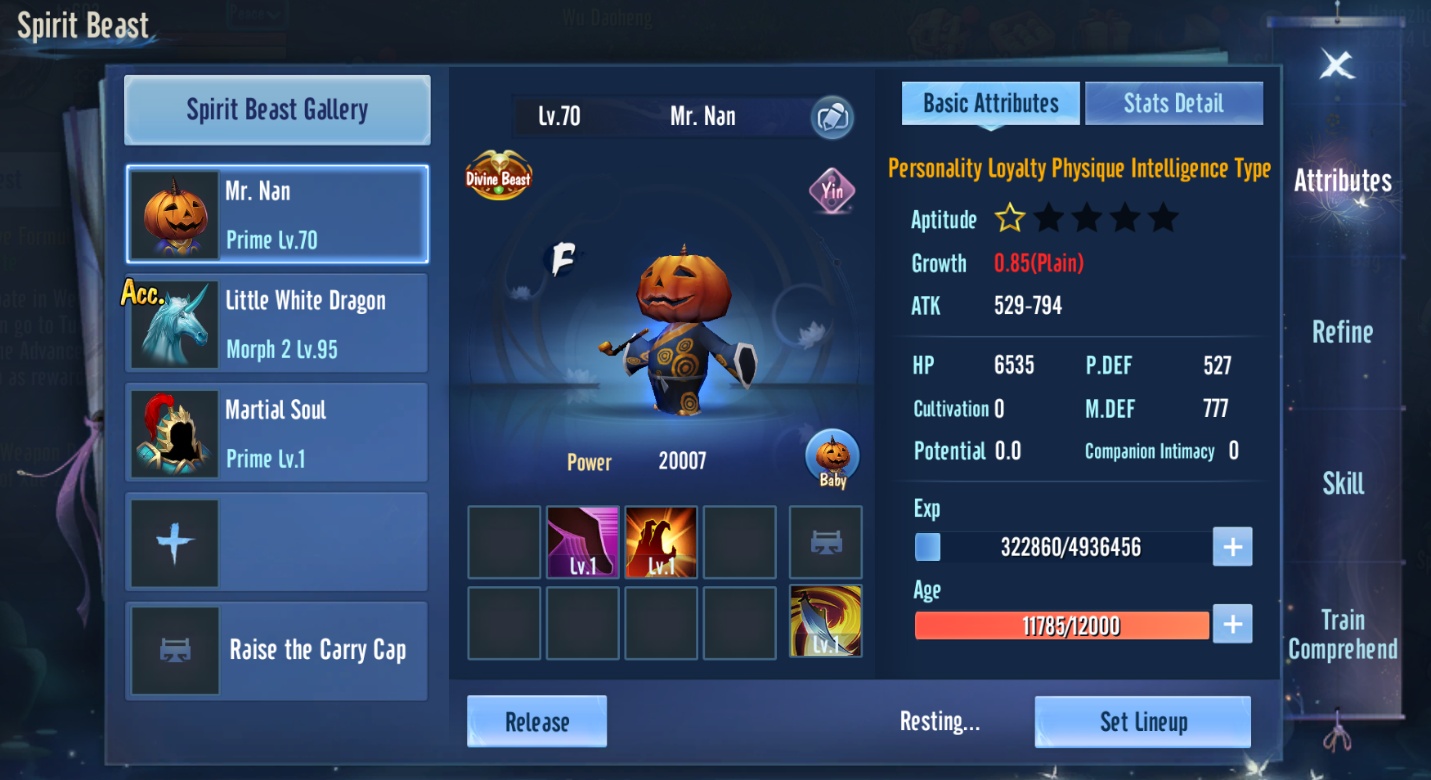Select Mr. Nan in the beast list
Image resolution: width=1431 pixels, height=780 pixels.
277,215
